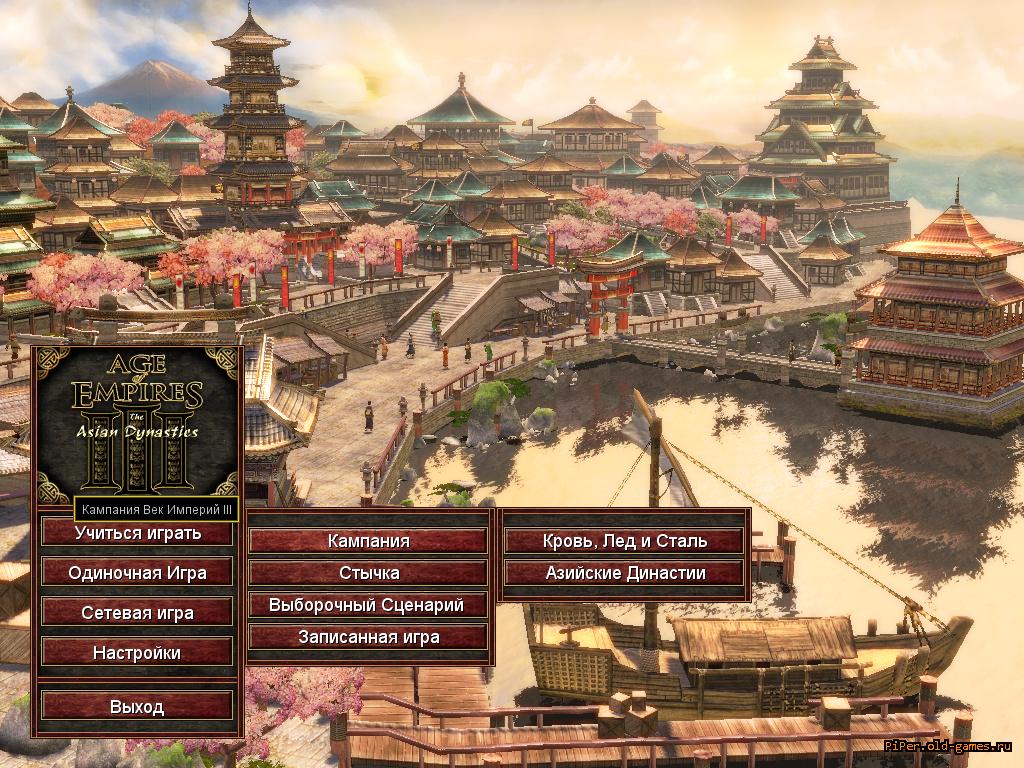
Task: Open the Учиться играть tutorial menu
Action: (137, 533)
